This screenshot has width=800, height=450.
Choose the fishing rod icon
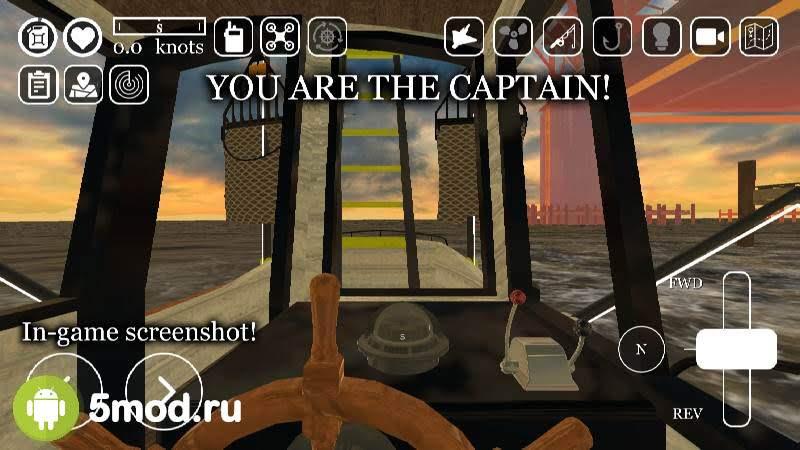pyautogui.click(x=563, y=37)
